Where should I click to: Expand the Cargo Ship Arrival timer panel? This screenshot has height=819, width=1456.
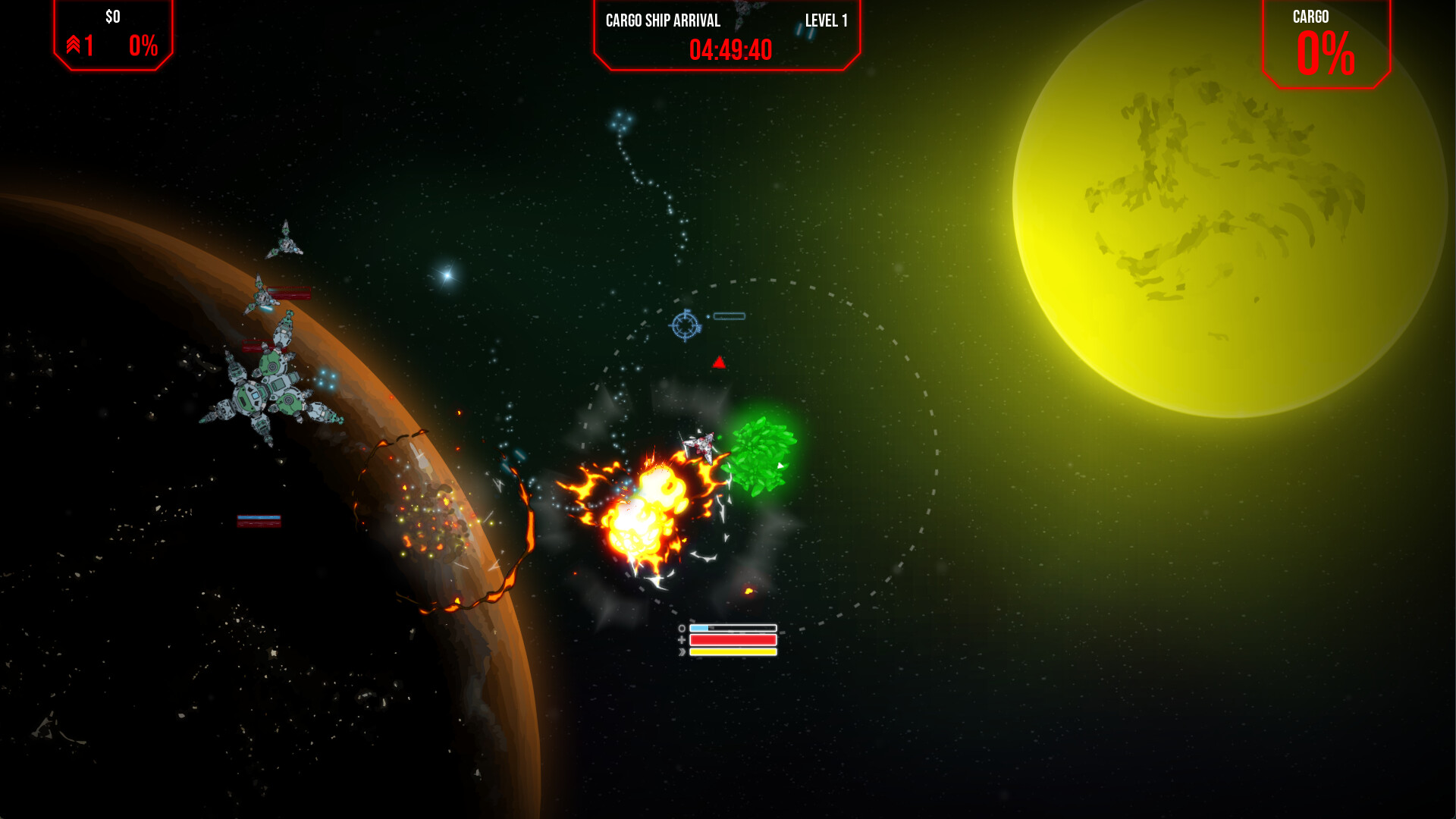pyautogui.click(x=726, y=38)
